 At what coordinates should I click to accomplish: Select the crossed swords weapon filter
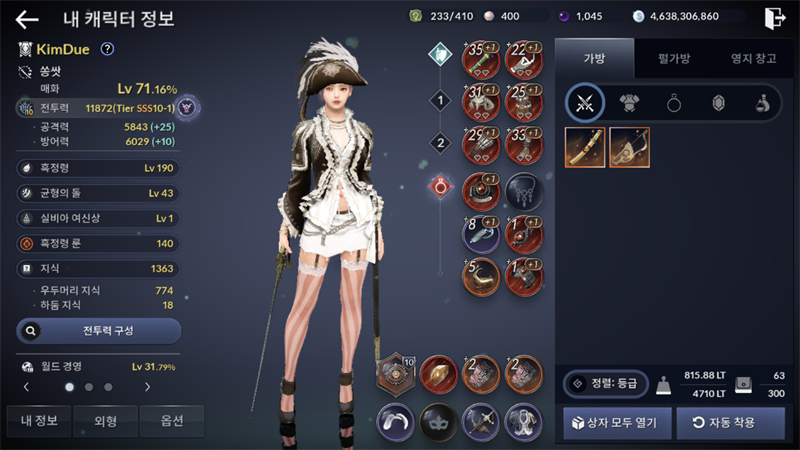[585, 102]
